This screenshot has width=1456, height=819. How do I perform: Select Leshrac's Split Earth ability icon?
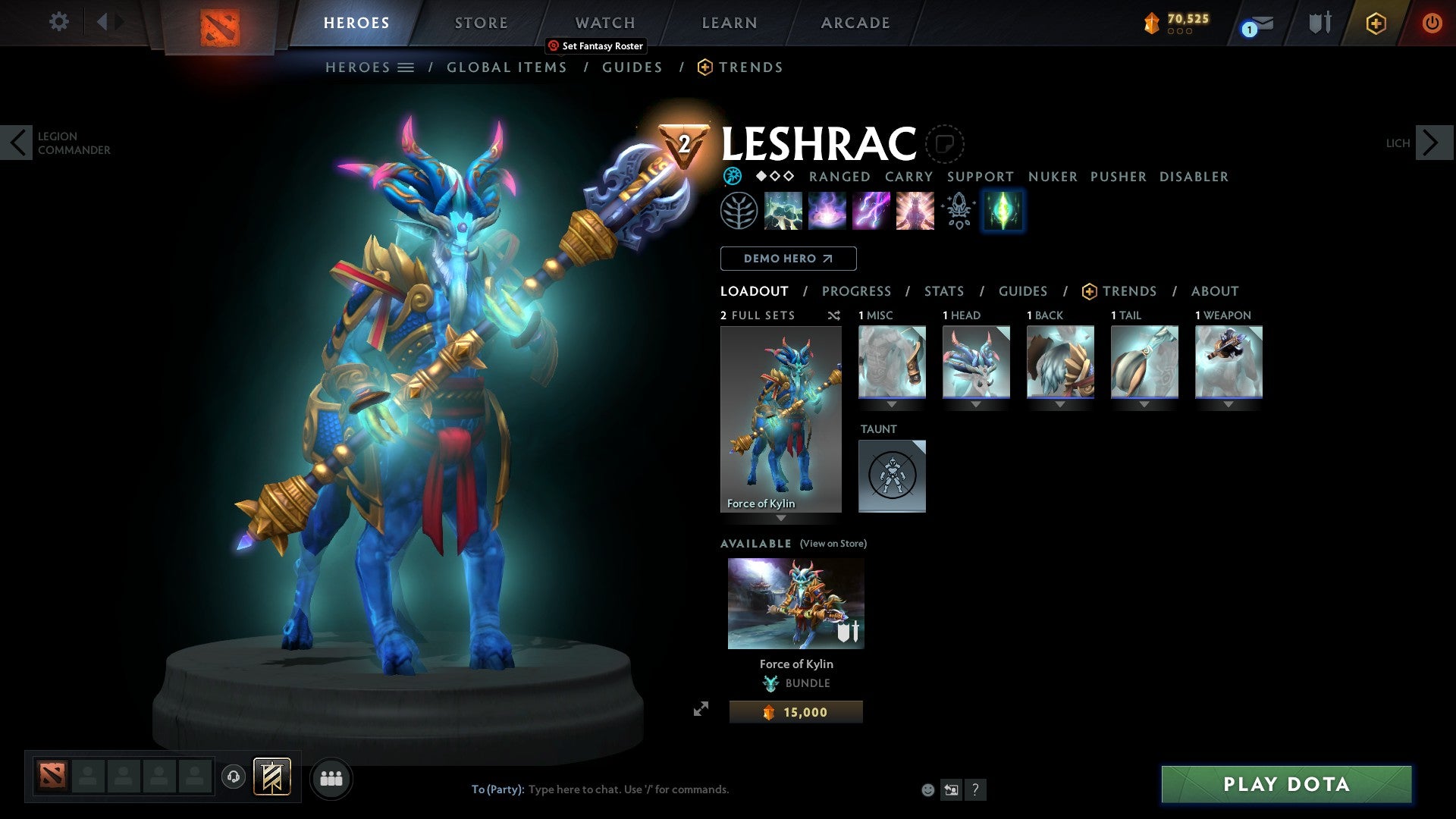pos(783,211)
